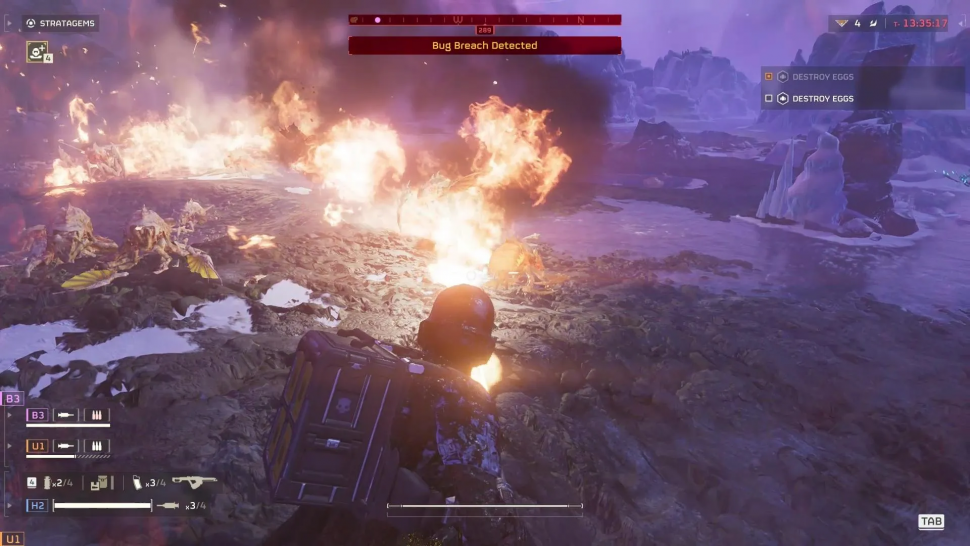The width and height of the screenshot is (970, 546).
Task: Select the H2 player tag
Action: coord(38,505)
